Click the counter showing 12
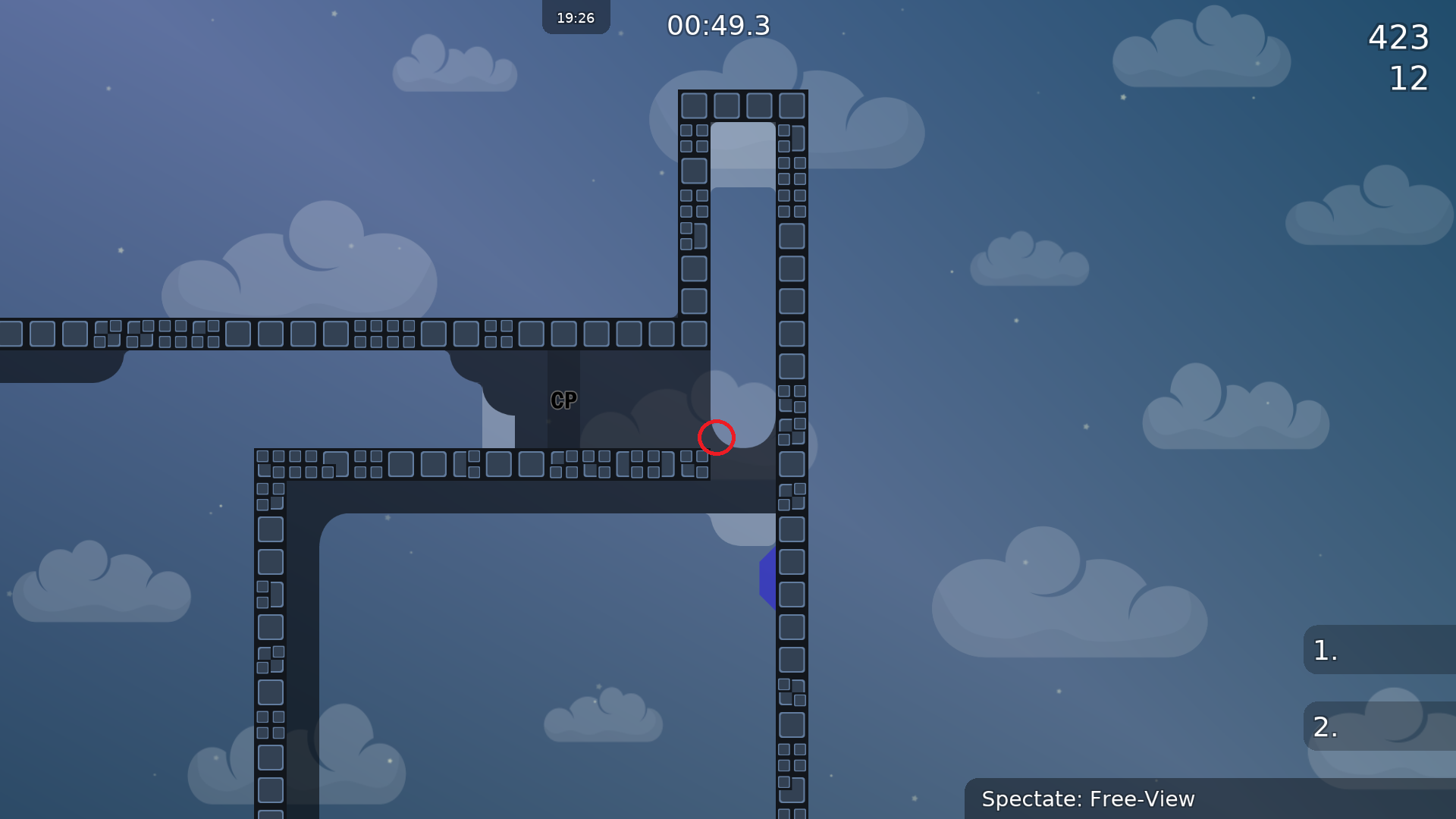The height and width of the screenshot is (819, 1456). coord(1408,79)
